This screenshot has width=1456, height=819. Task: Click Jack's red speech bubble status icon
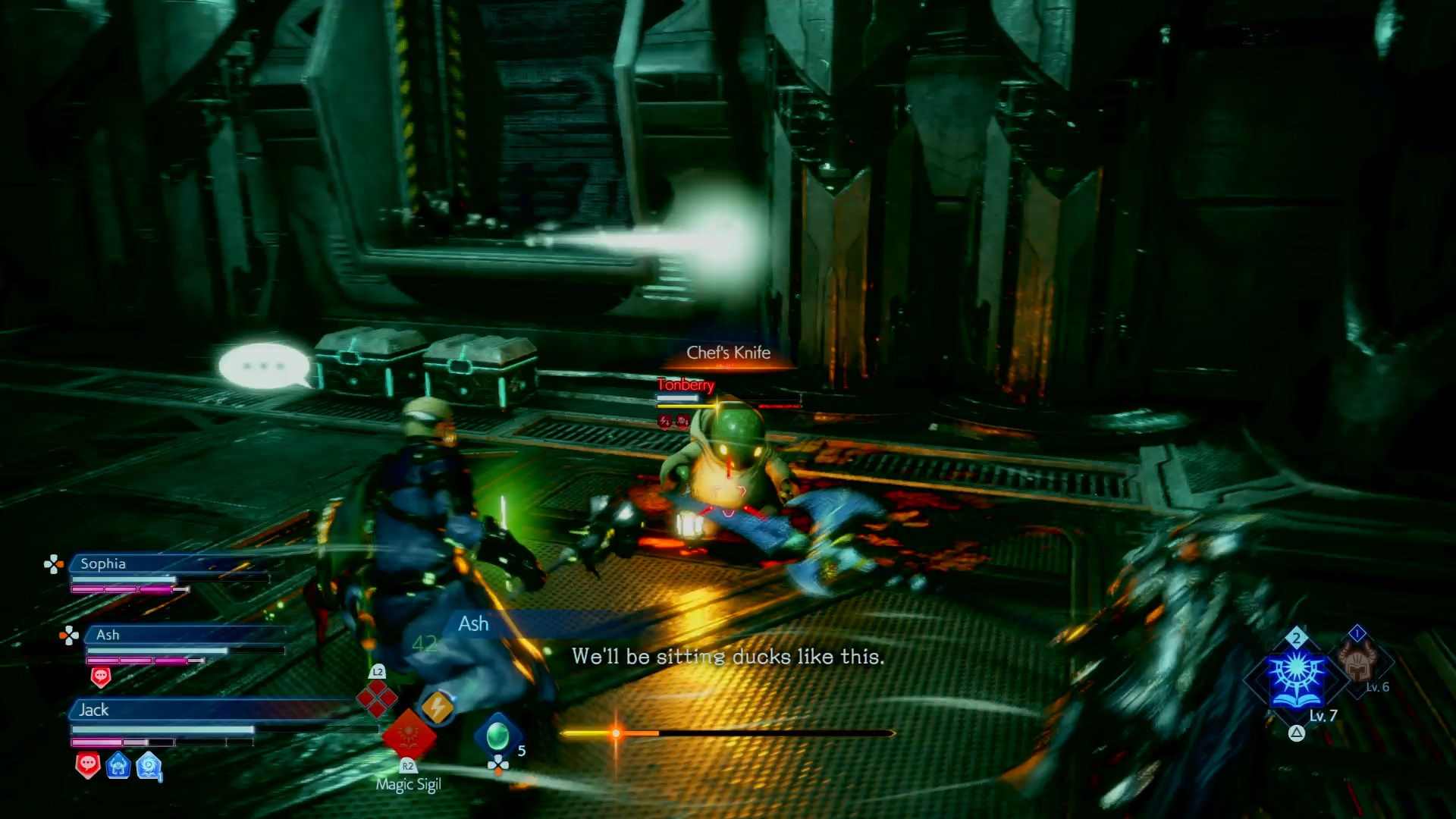88,765
